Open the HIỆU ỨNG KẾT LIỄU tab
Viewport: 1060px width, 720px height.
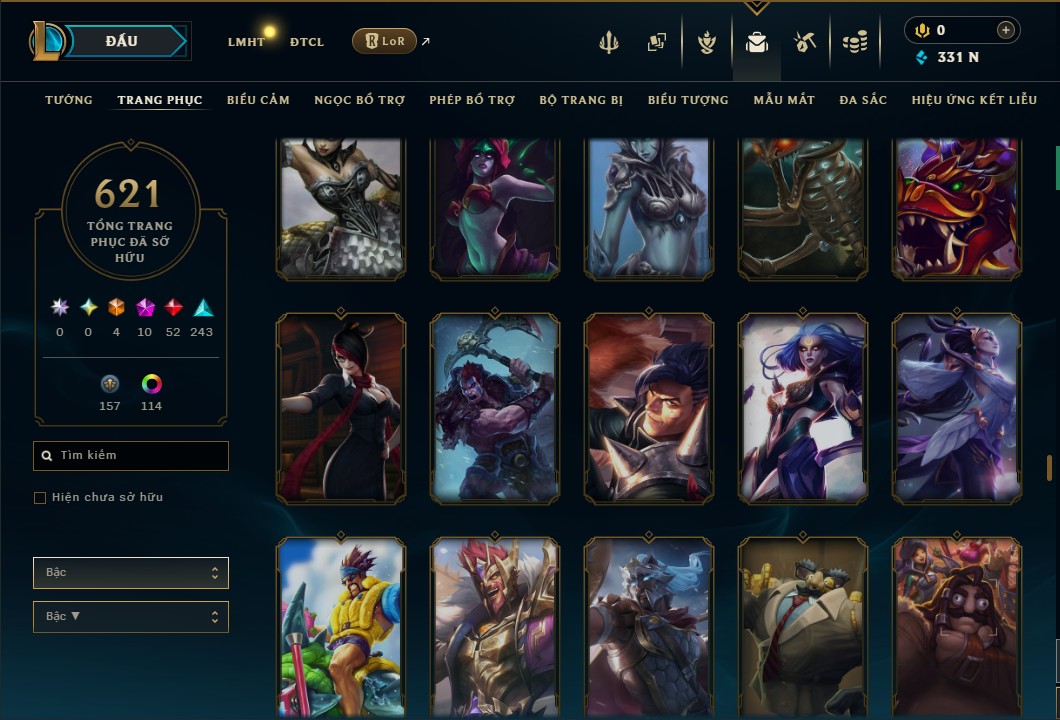click(975, 100)
